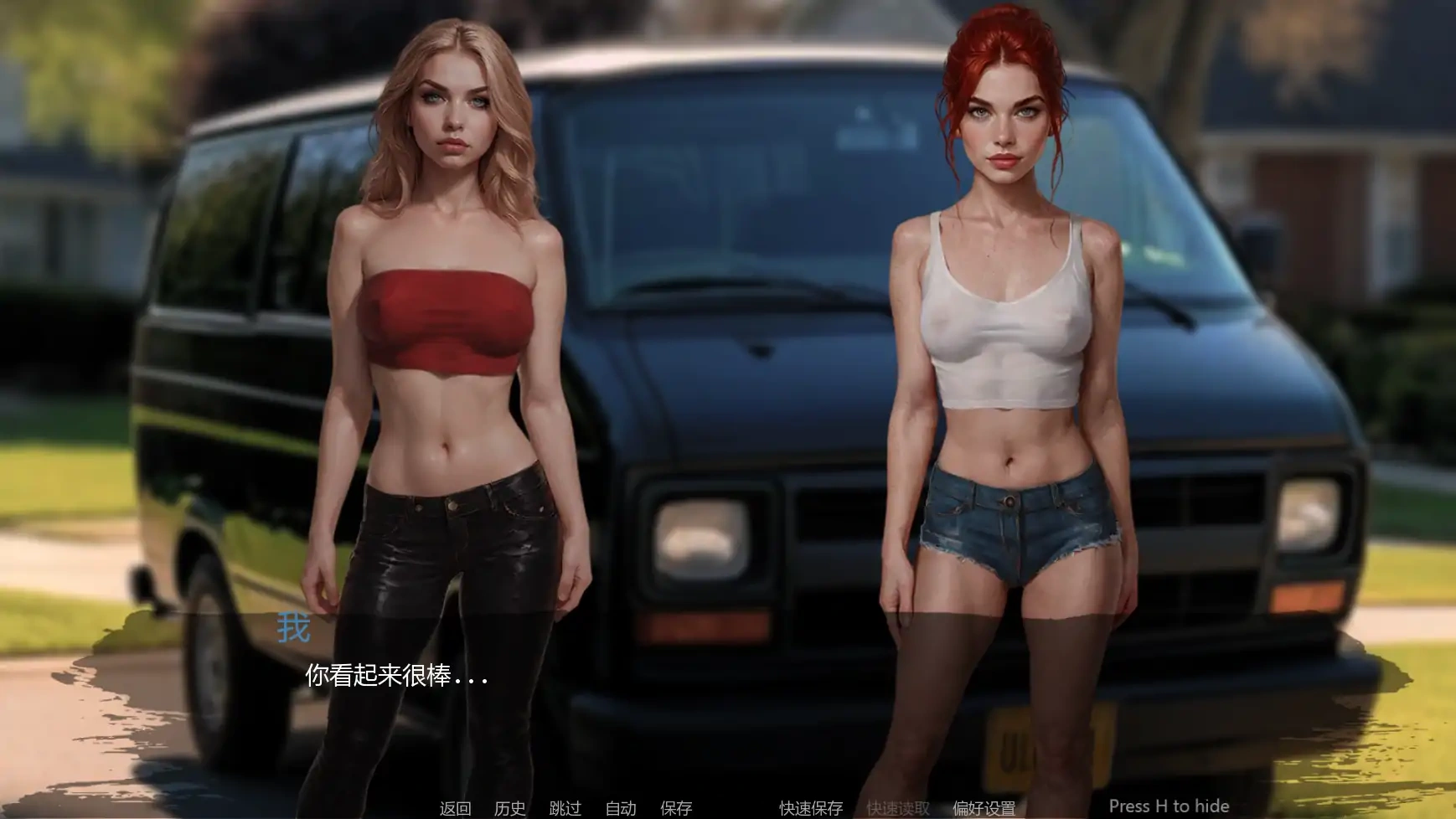Click the red-haired woman character sprite
The height and width of the screenshot is (819, 1456).
pos(1005,335)
